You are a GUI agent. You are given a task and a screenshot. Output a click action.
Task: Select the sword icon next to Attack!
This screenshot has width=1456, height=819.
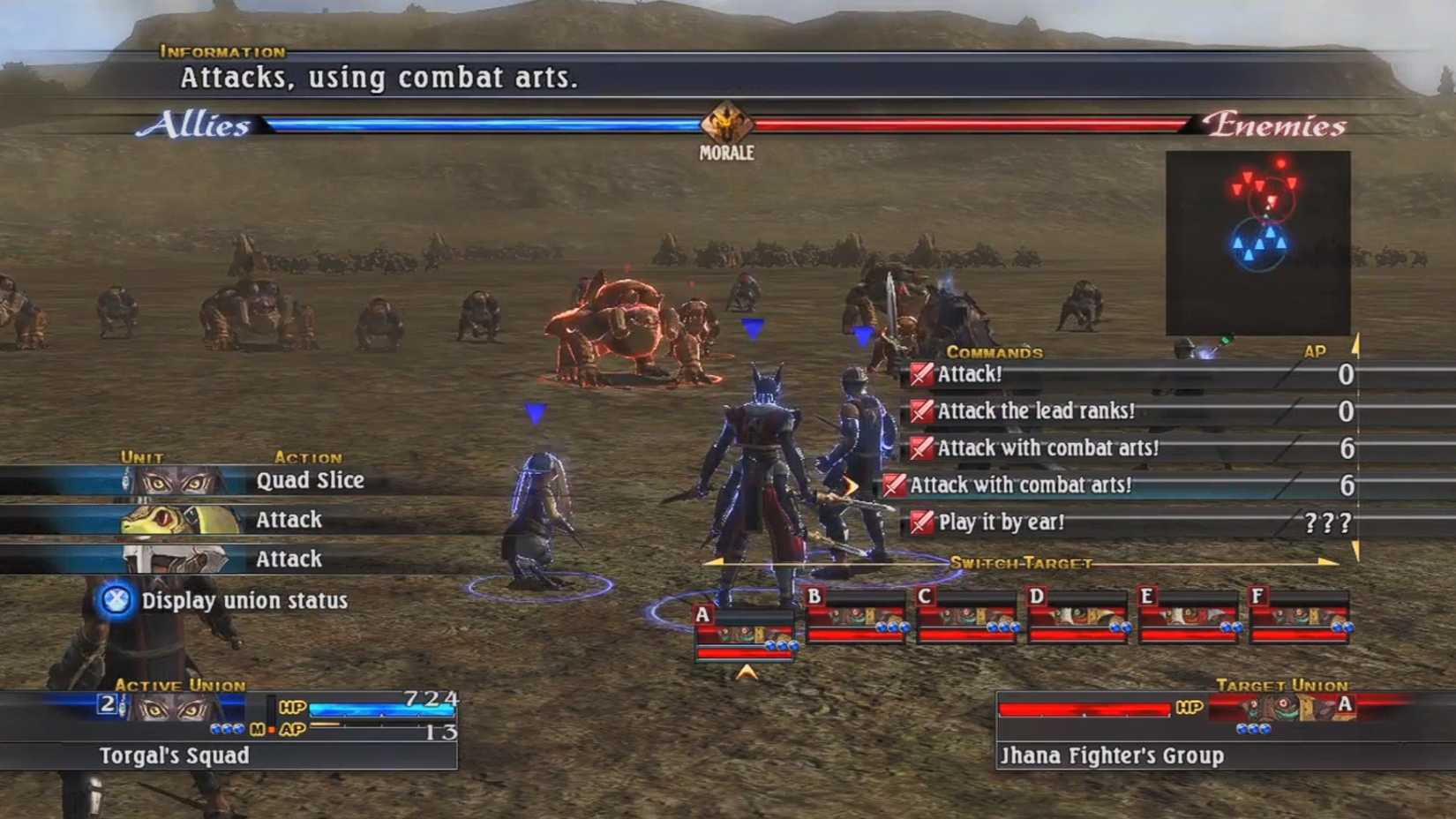[920, 374]
